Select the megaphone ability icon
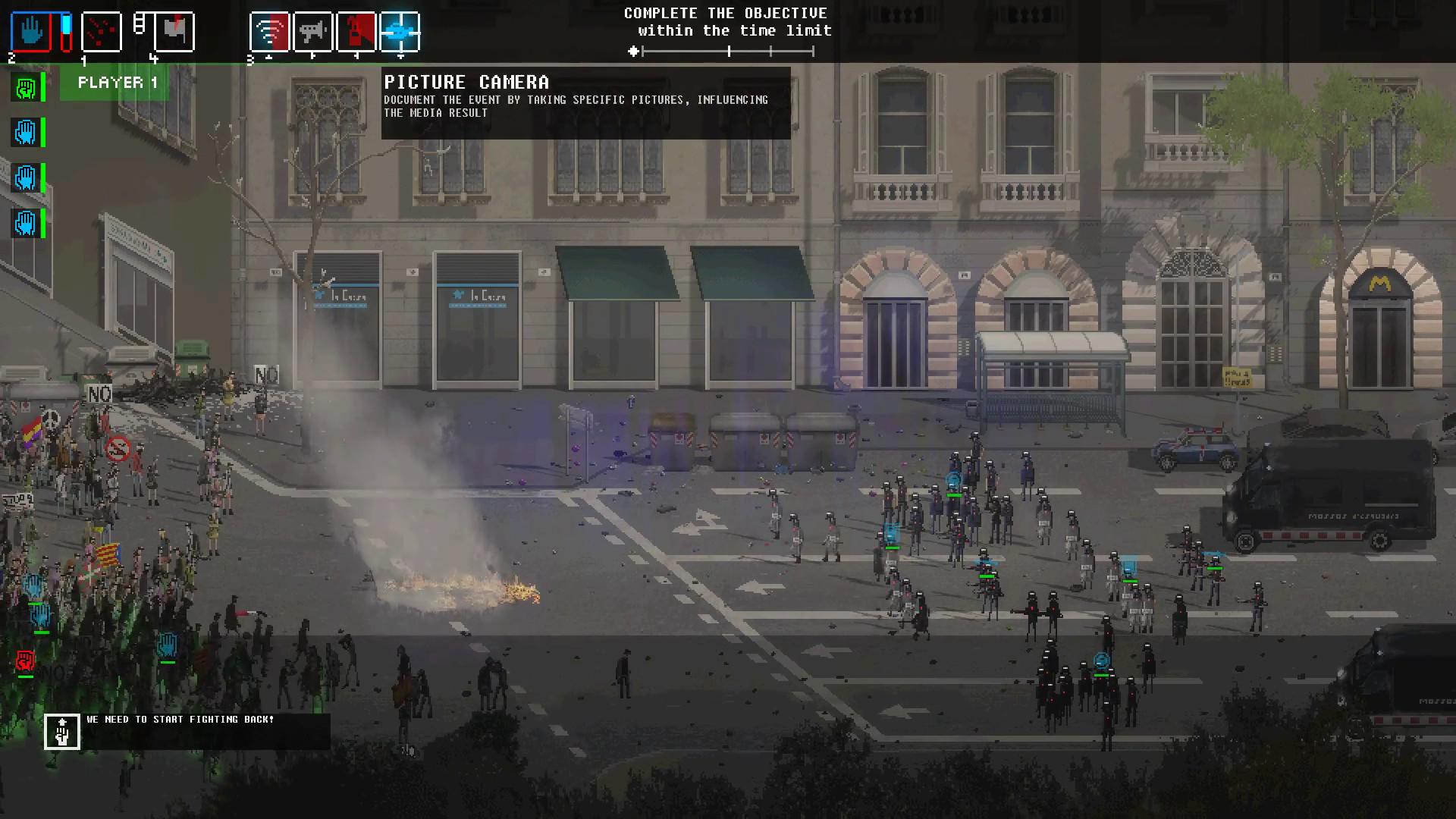 click(312, 30)
